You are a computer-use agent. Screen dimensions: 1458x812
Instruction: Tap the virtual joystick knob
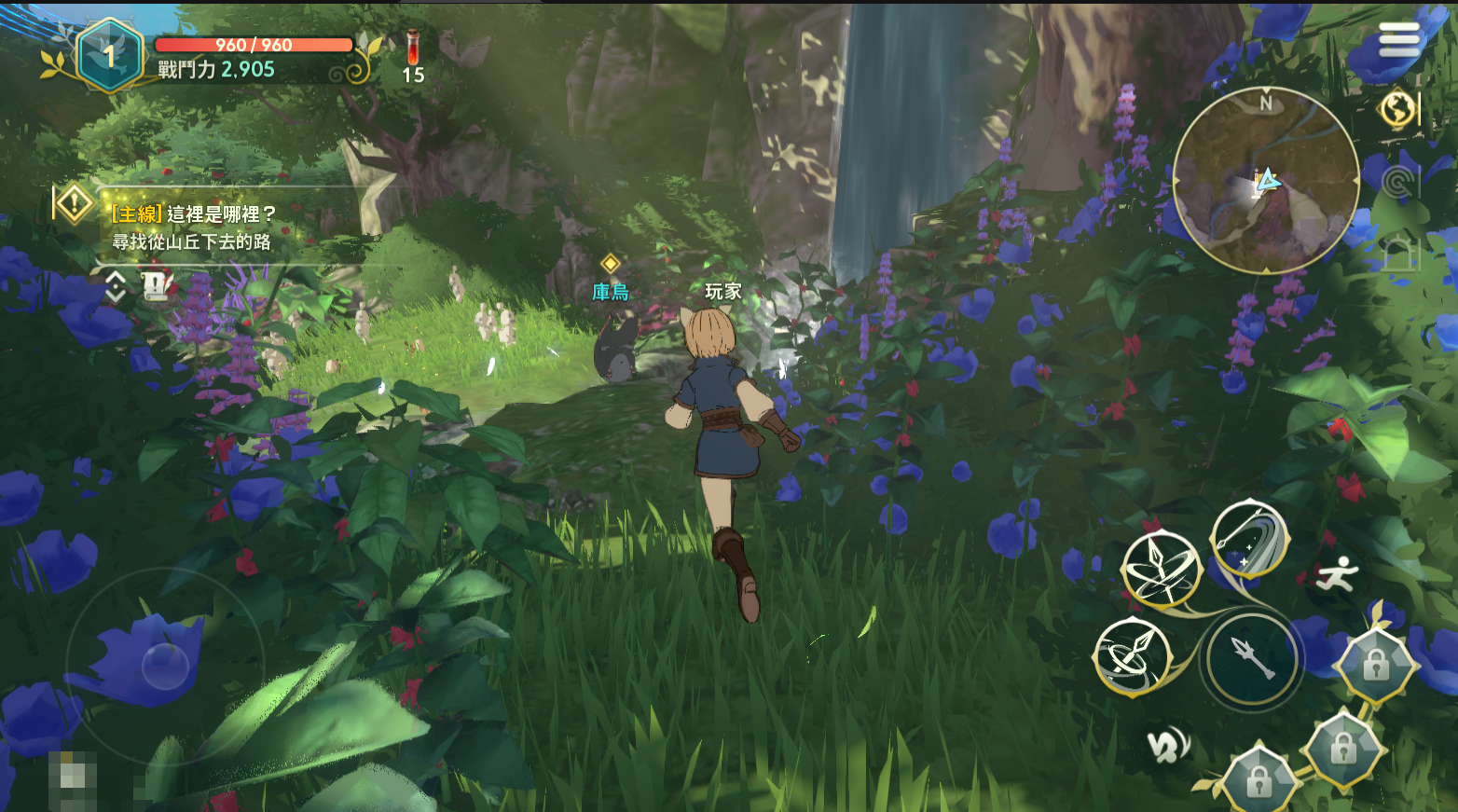point(165,666)
